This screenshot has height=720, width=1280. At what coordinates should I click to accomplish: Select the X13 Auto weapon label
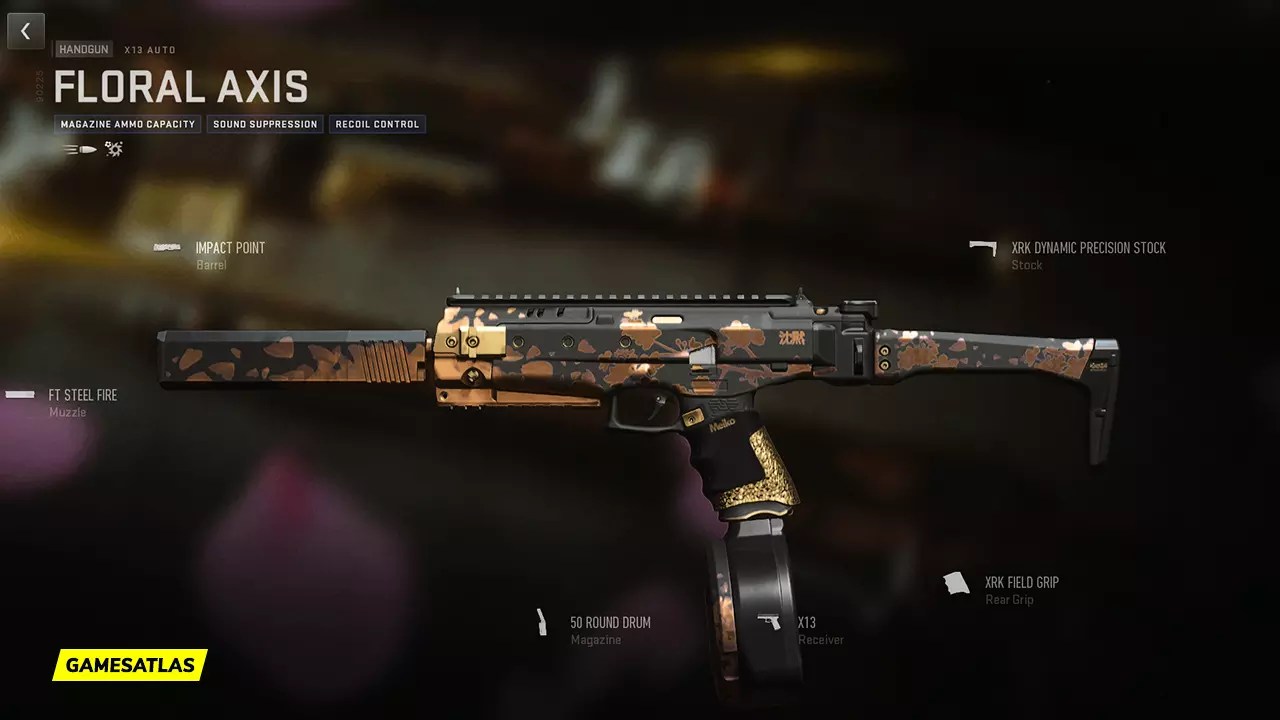(x=149, y=49)
